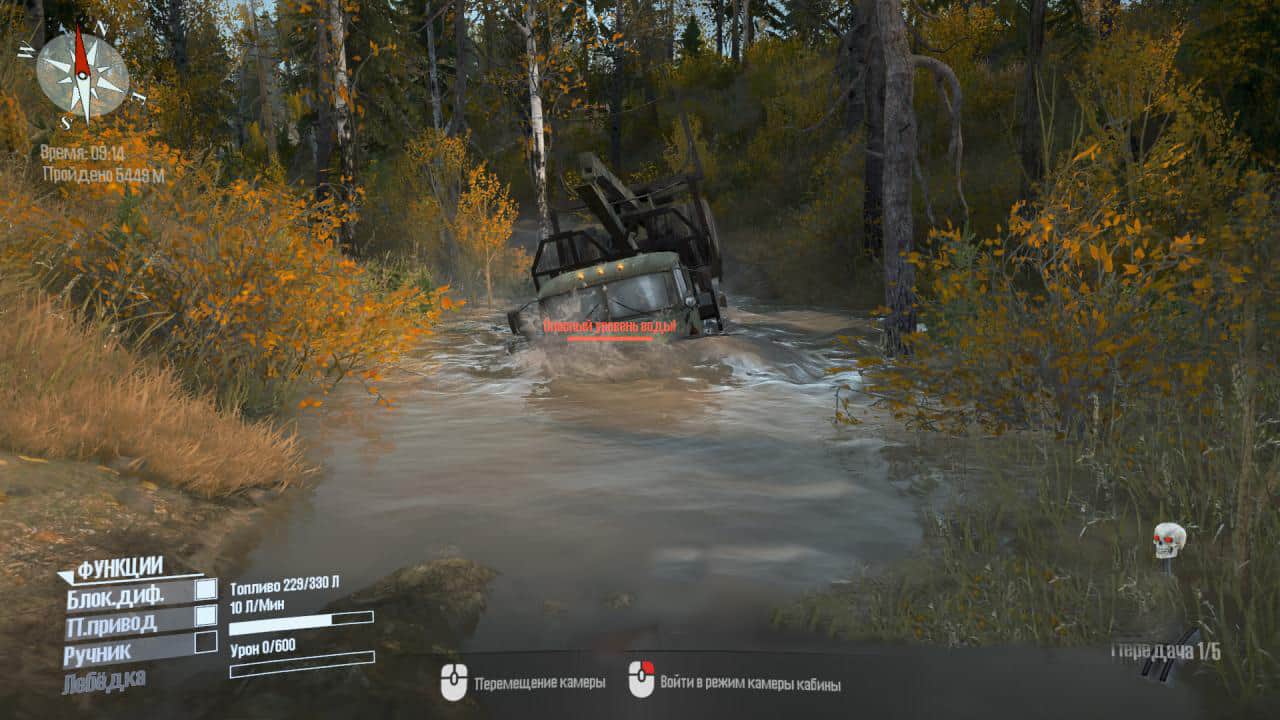
Task: Toggle the Ручник handbrake function
Action: (205, 642)
